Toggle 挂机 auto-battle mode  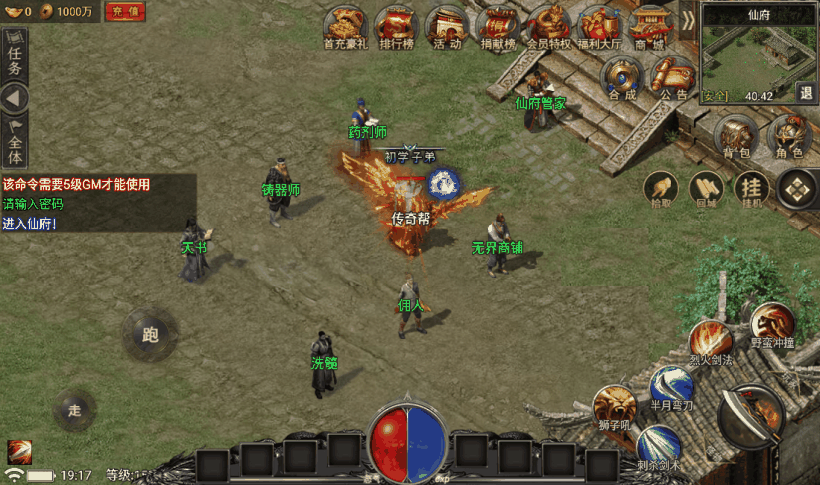pos(752,187)
